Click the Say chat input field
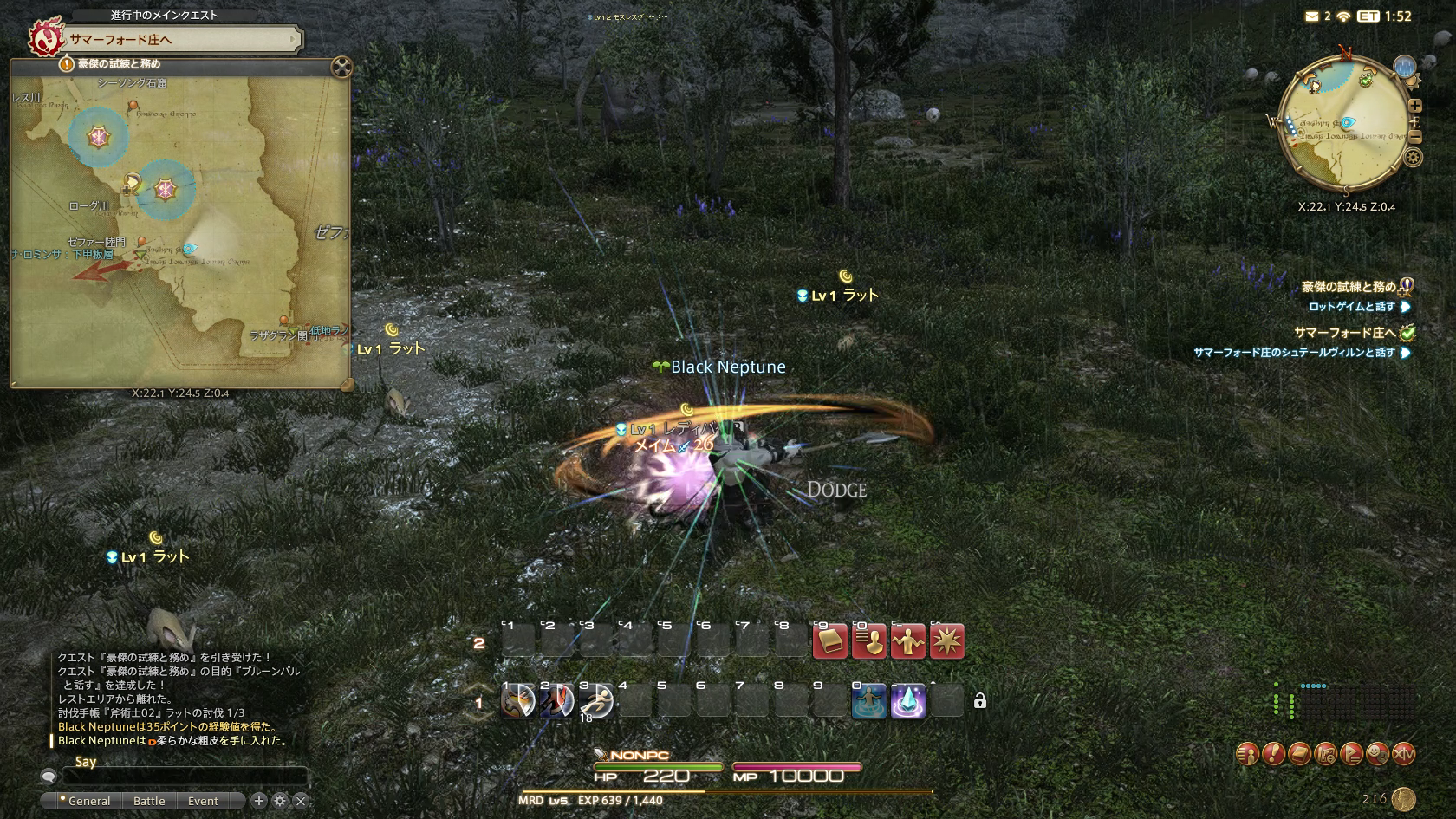The width and height of the screenshot is (1456, 819). [x=184, y=777]
